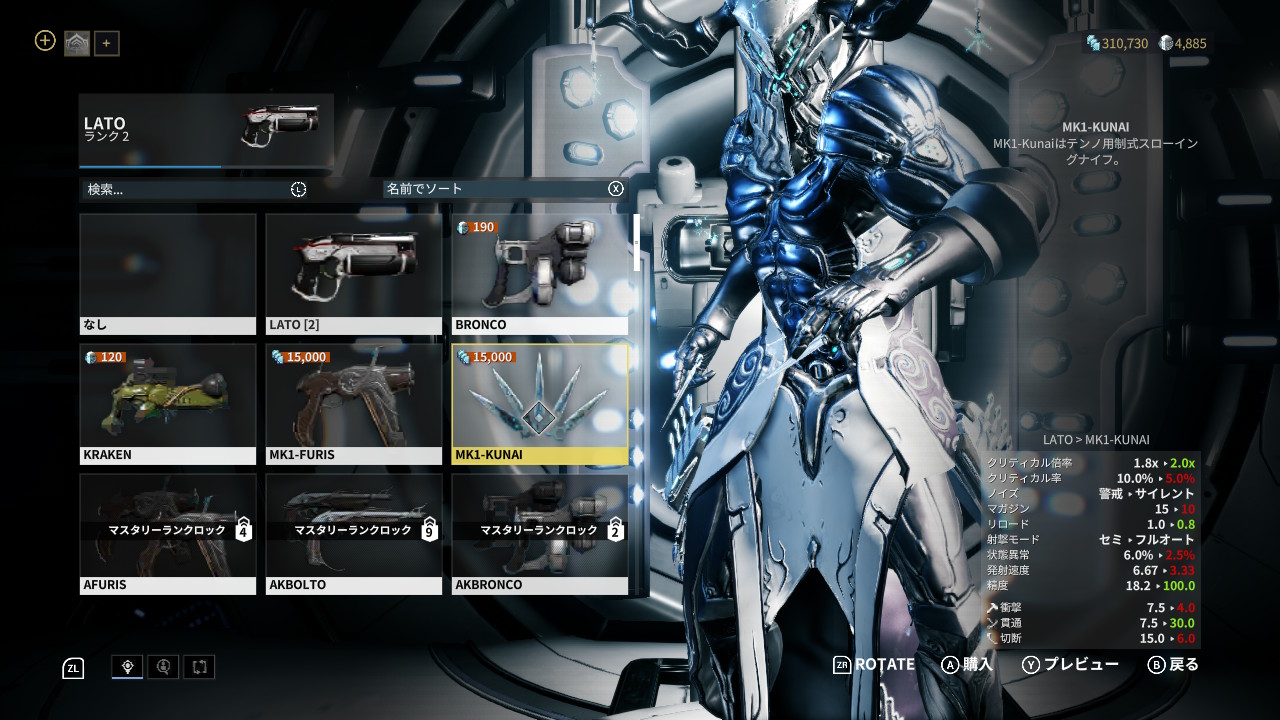Click the プレビュー preview button
Image resolution: width=1280 pixels, height=720 pixels.
(1070, 664)
